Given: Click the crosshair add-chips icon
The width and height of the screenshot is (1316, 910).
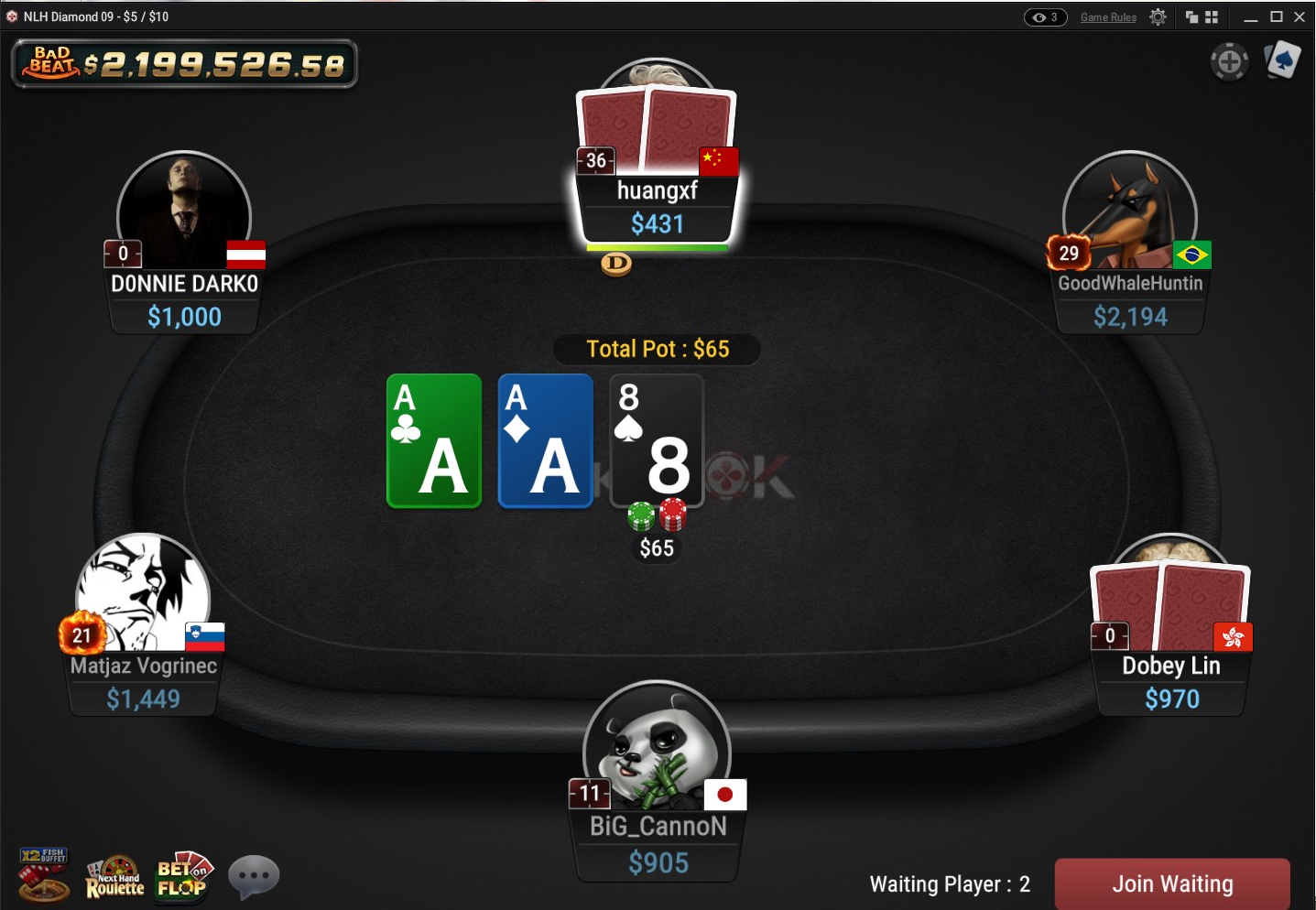Looking at the screenshot, I should (1230, 62).
